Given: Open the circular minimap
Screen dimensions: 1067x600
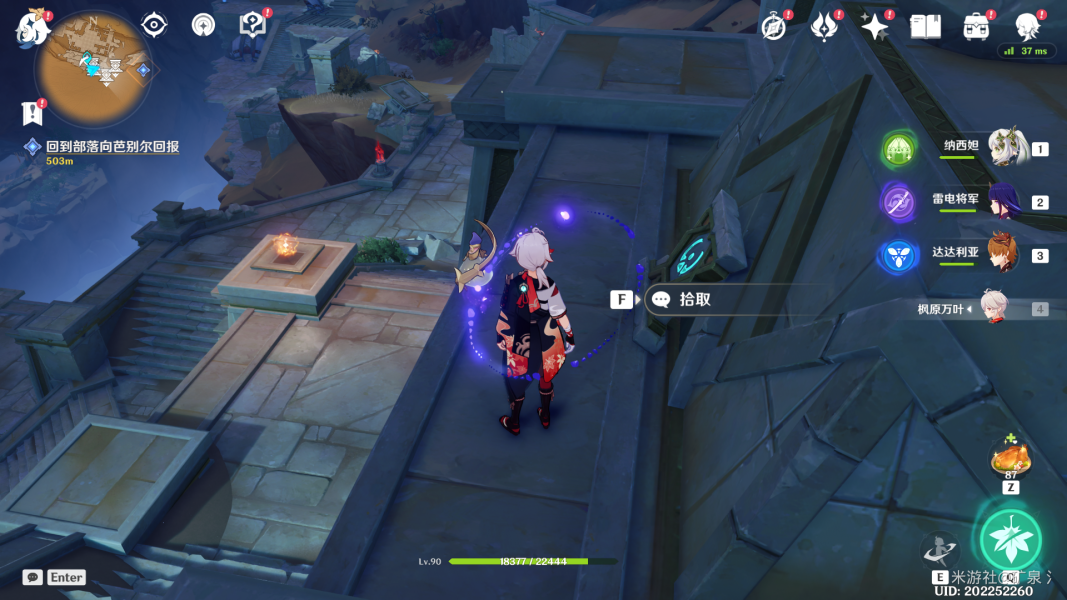Looking at the screenshot, I should tap(92, 68).
